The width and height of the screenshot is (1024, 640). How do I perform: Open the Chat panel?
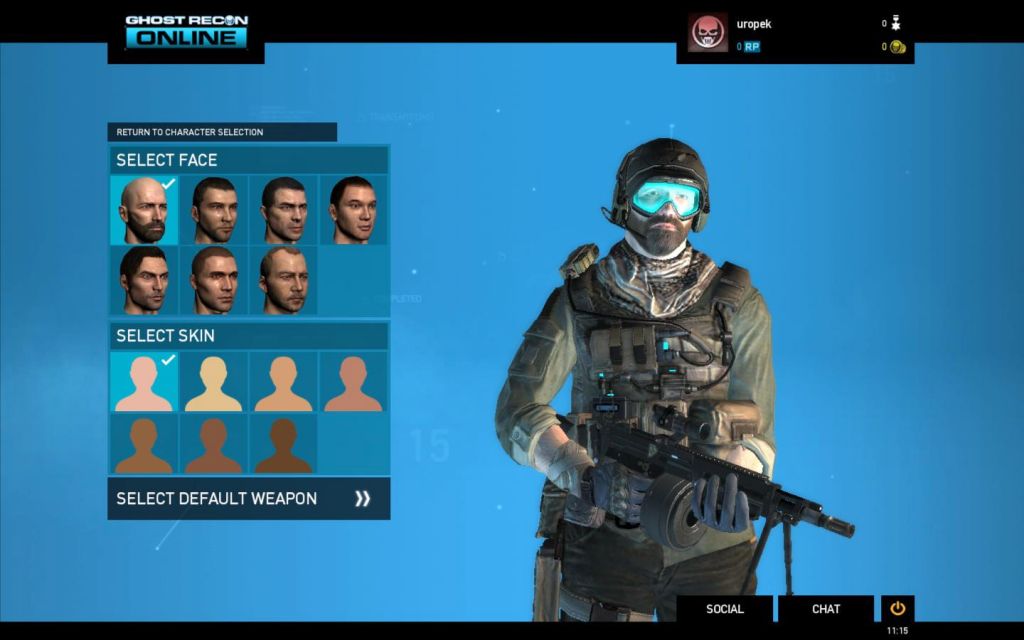click(x=826, y=609)
